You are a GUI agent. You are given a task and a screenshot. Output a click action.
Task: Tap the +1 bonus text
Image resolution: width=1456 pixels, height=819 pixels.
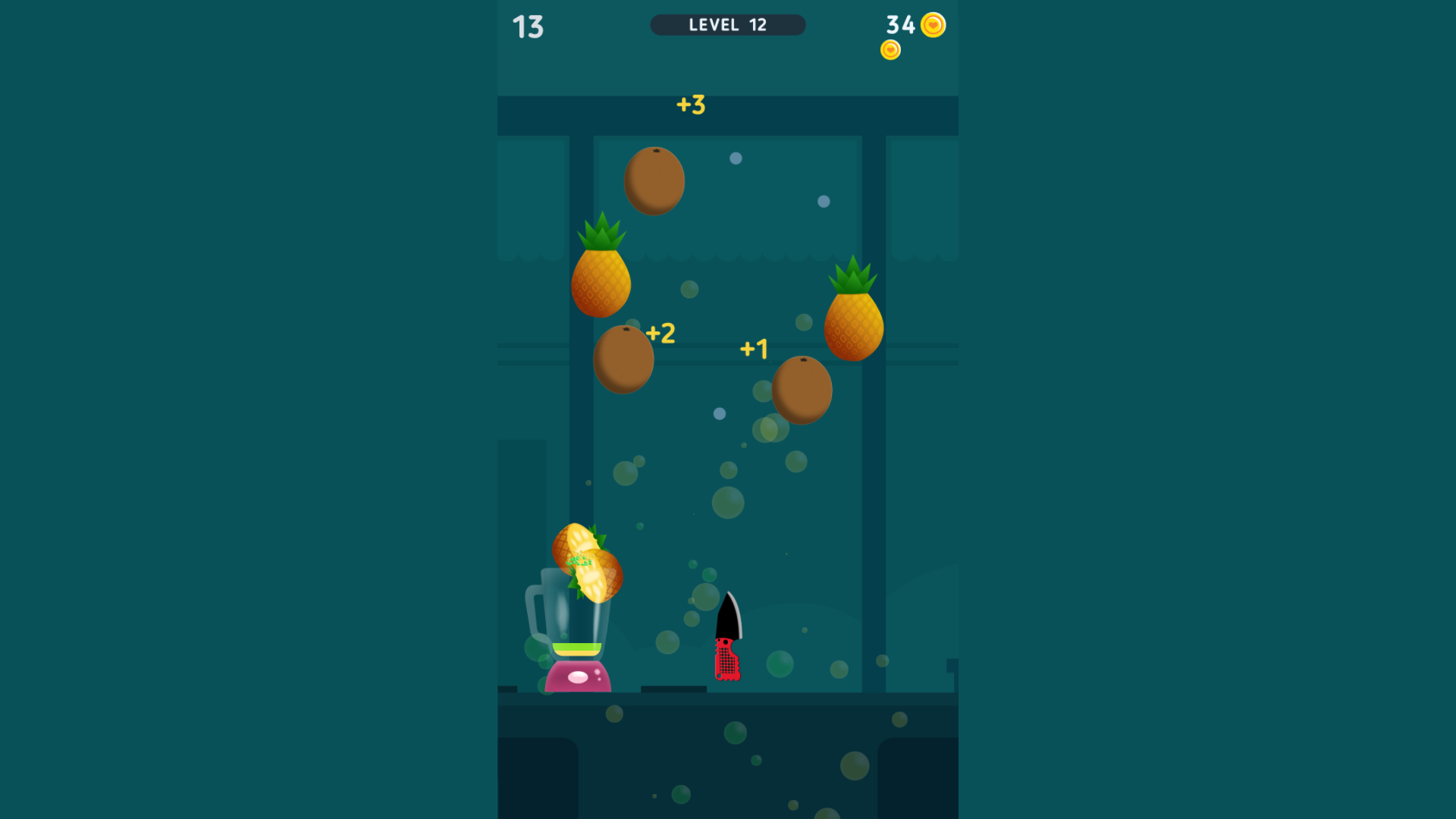(755, 349)
